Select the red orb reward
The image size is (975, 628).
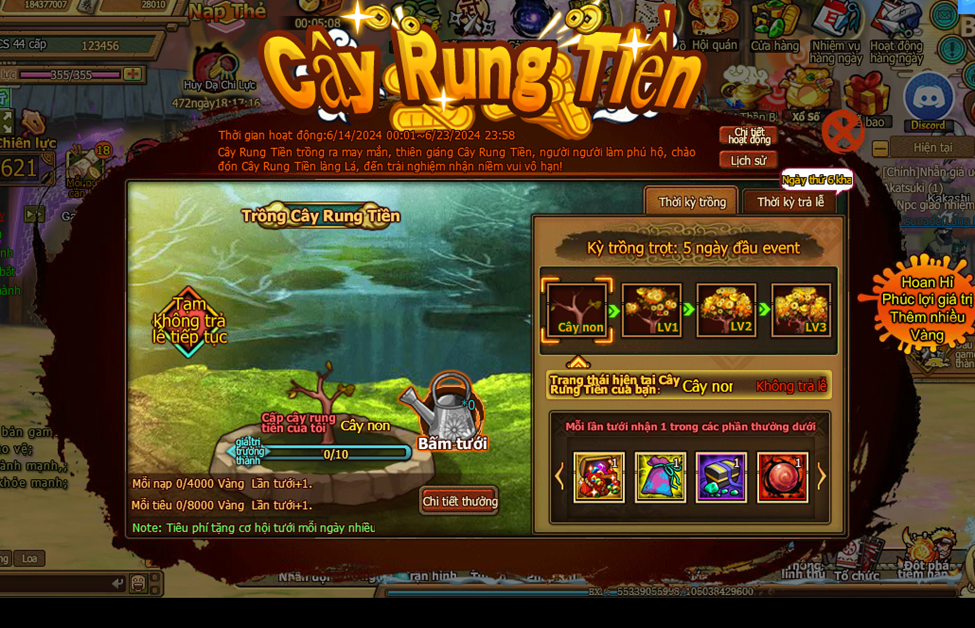(782, 477)
